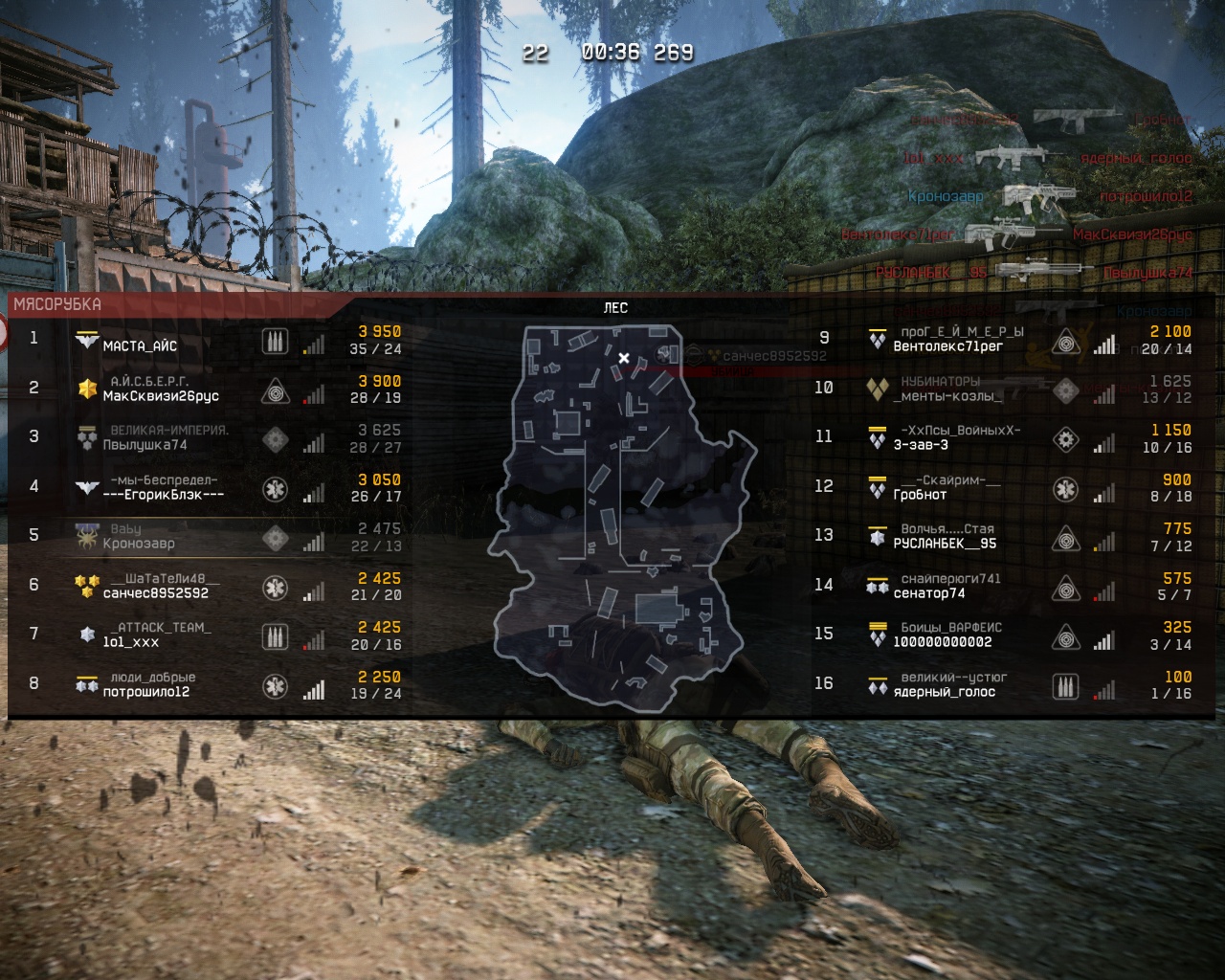Select player lol_xxx row
Screen dimensions: 1225x980
(x=131, y=642)
